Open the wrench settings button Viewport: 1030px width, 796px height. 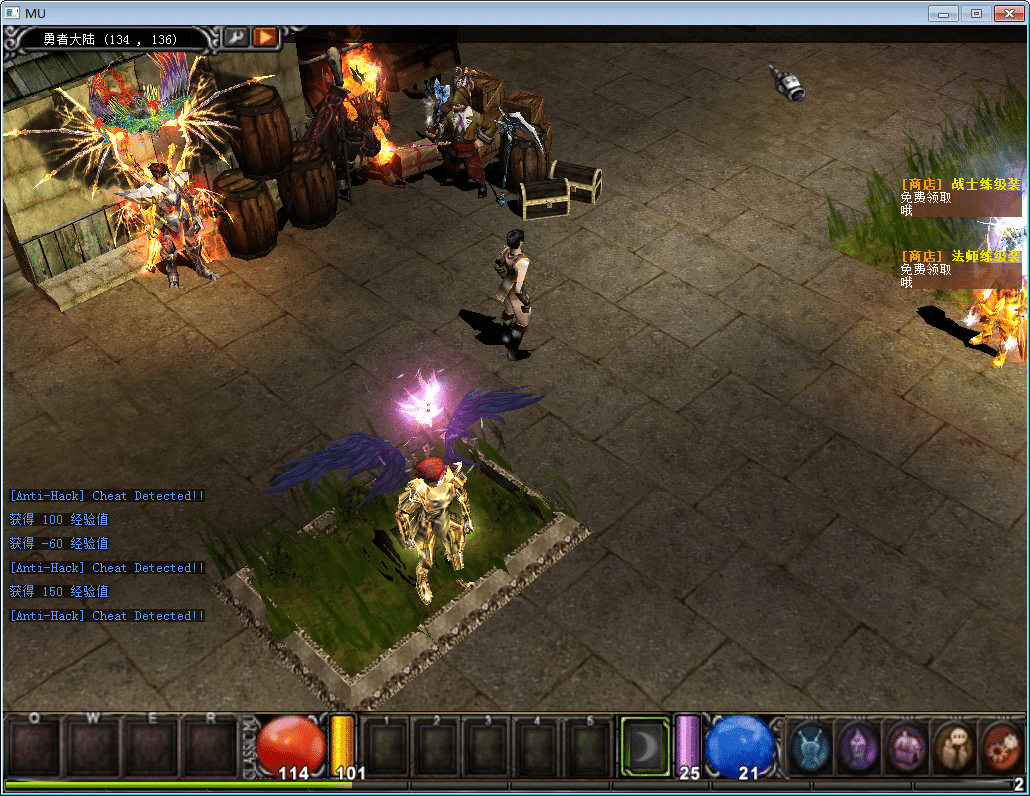(236, 37)
